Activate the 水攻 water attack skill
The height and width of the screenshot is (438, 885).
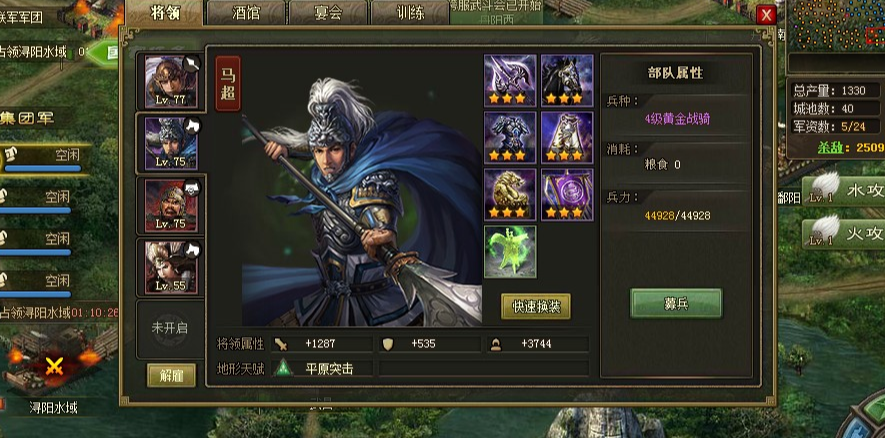pos(845,190)
